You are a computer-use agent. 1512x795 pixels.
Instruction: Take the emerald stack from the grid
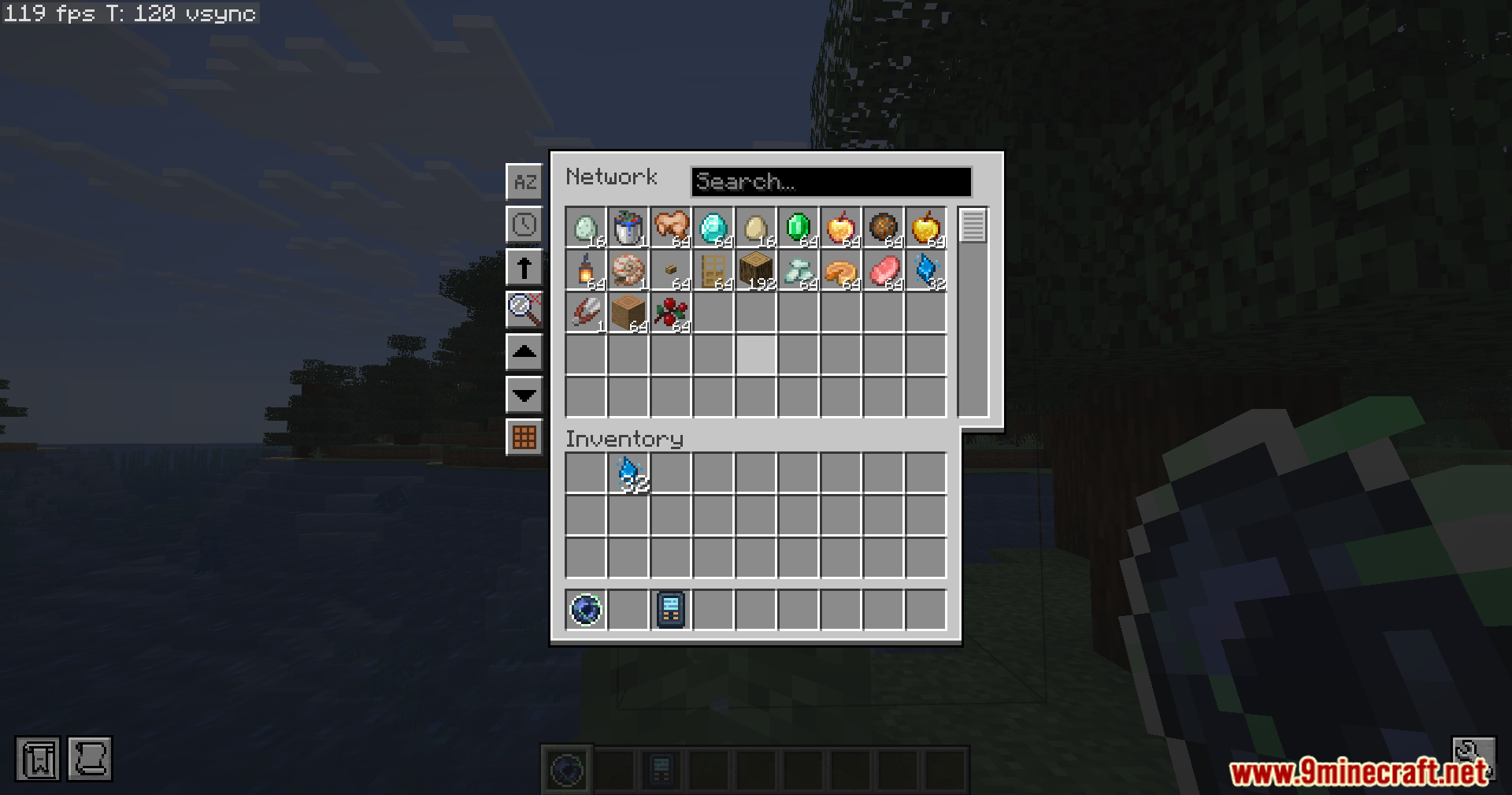point(798,228)
